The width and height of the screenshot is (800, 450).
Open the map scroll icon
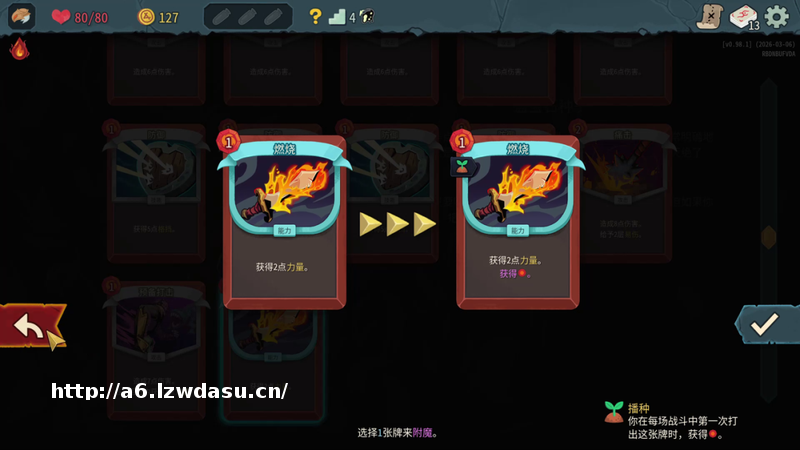click(709, 17)
